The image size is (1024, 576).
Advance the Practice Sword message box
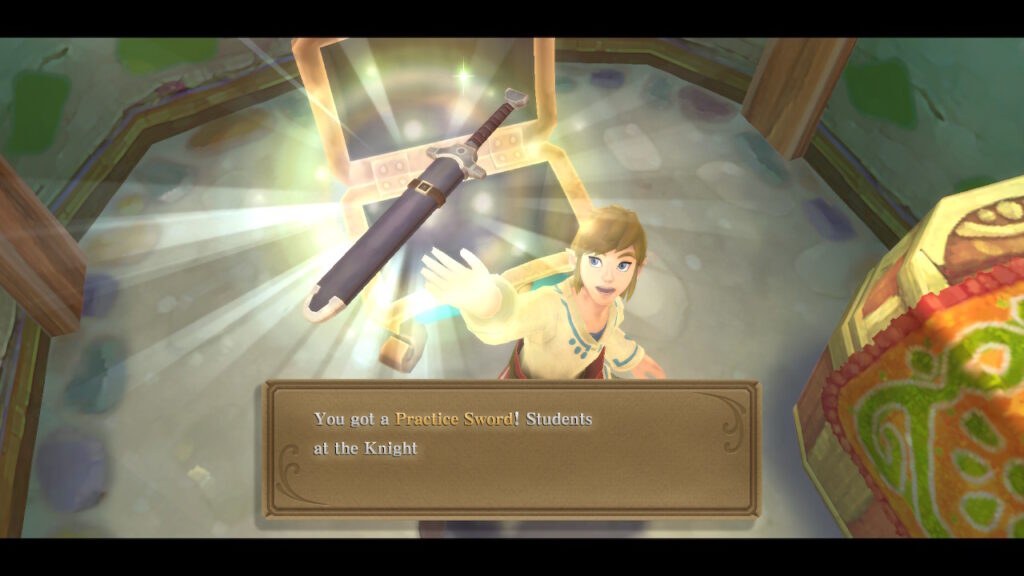[x=511, y=448]
